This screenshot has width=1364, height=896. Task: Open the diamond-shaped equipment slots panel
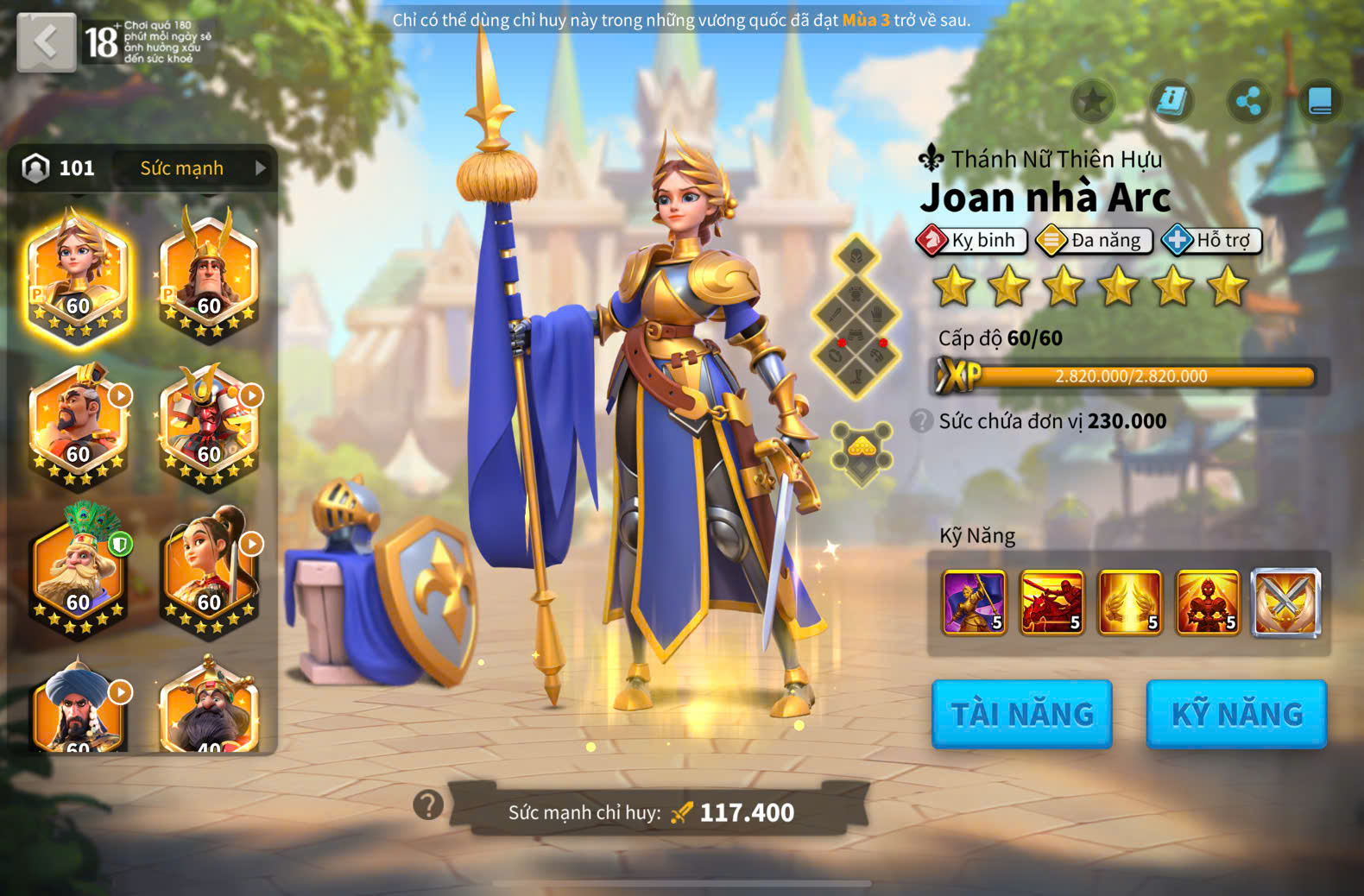coord(856,316)
